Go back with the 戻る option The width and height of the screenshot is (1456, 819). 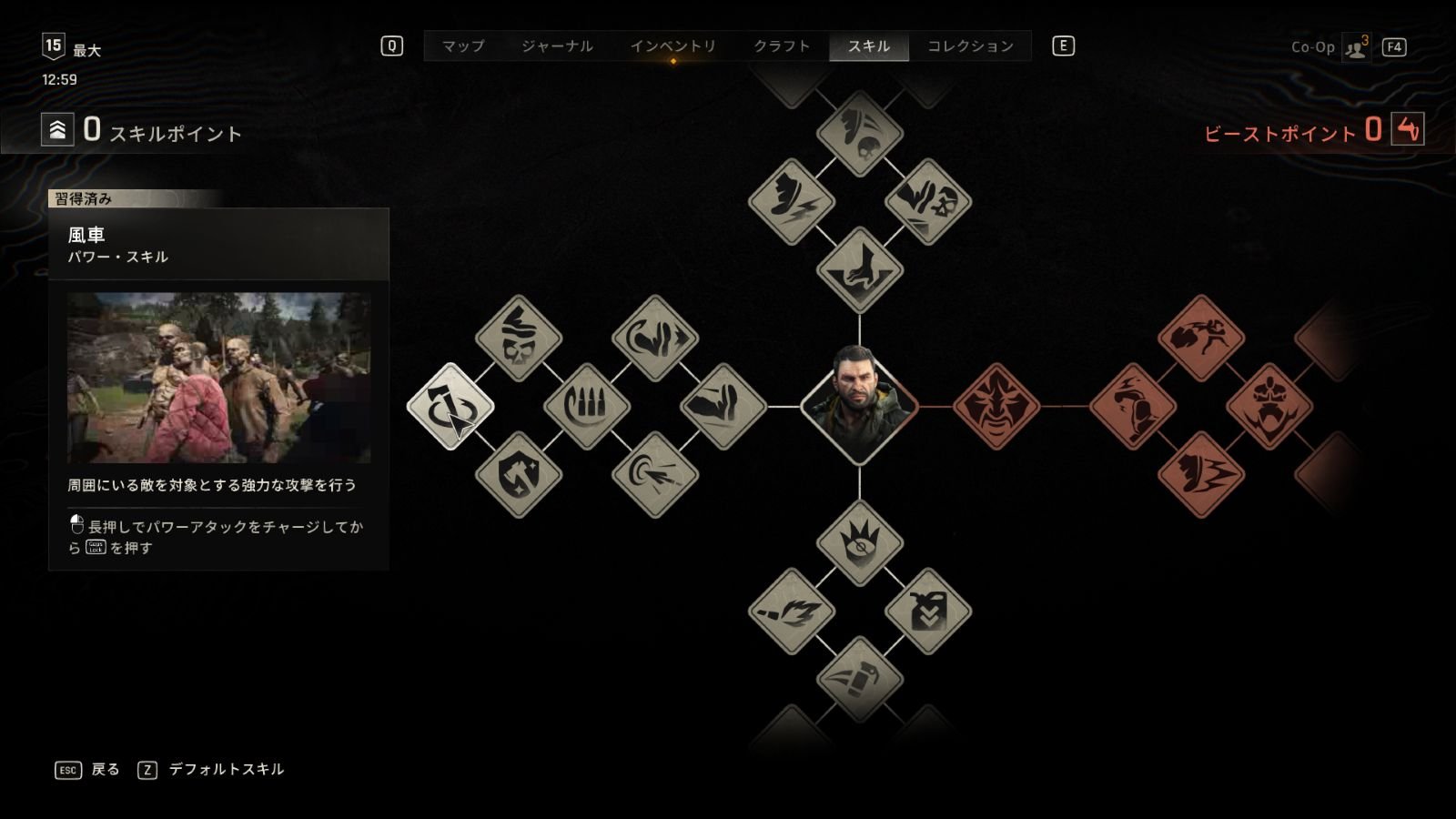coord(105,770)
